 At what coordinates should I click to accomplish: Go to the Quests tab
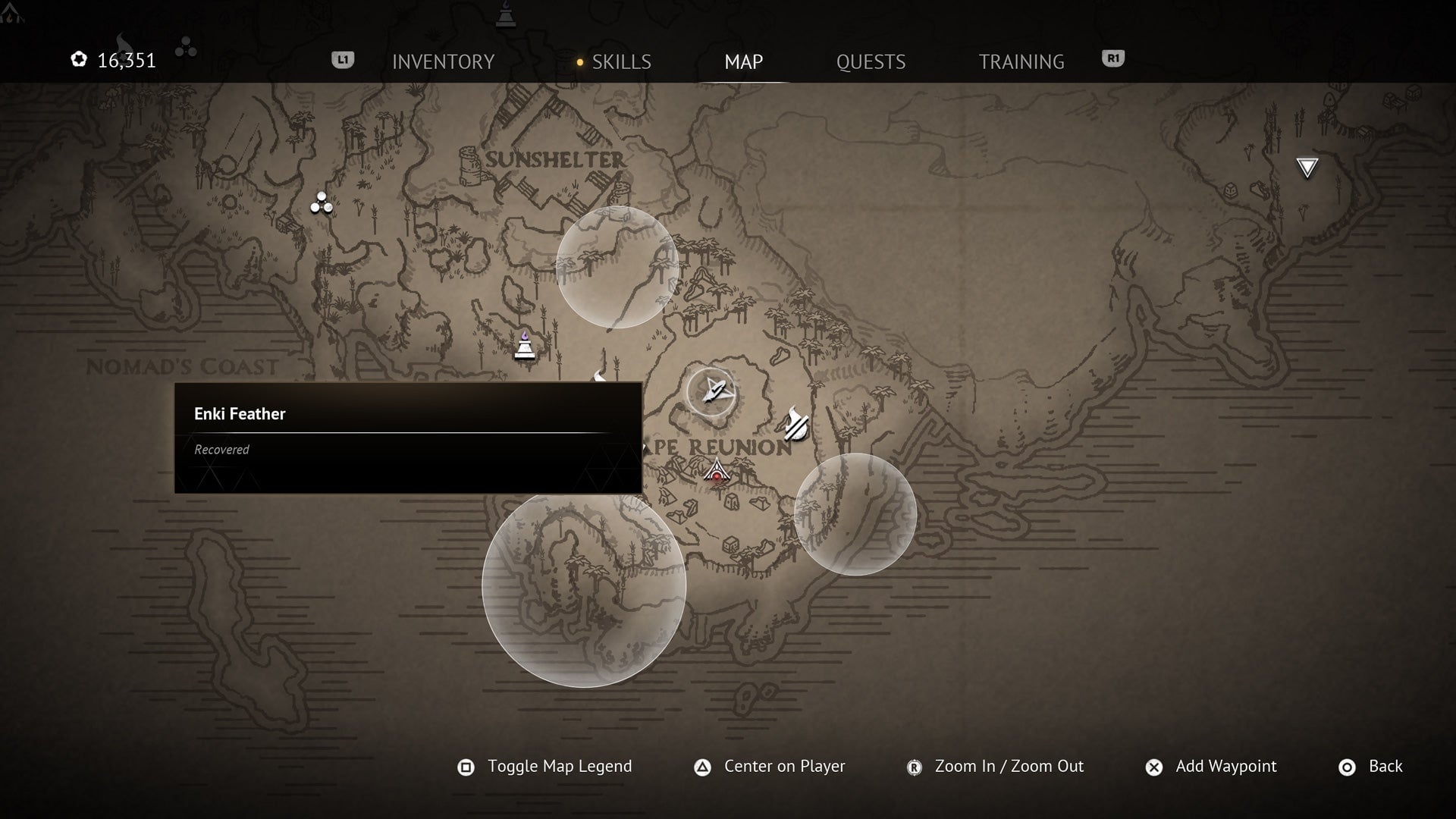(x=871, y=61)
